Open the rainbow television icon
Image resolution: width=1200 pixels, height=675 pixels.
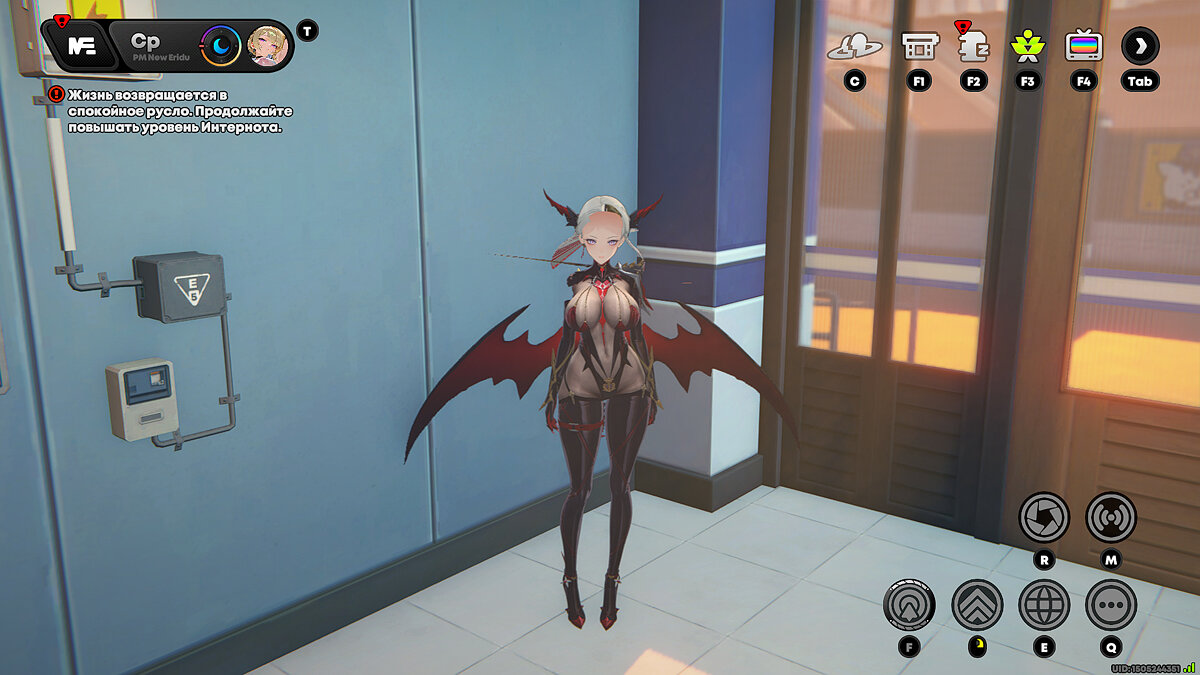point(1083,46)
